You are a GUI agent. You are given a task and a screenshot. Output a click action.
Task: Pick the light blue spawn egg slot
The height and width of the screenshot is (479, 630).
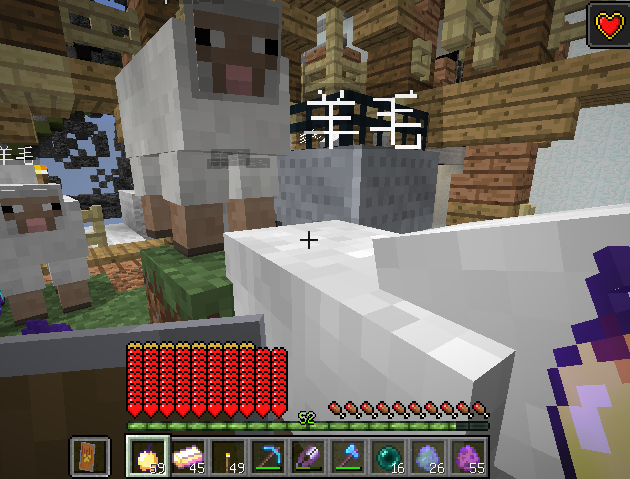[x=429, y=456]
